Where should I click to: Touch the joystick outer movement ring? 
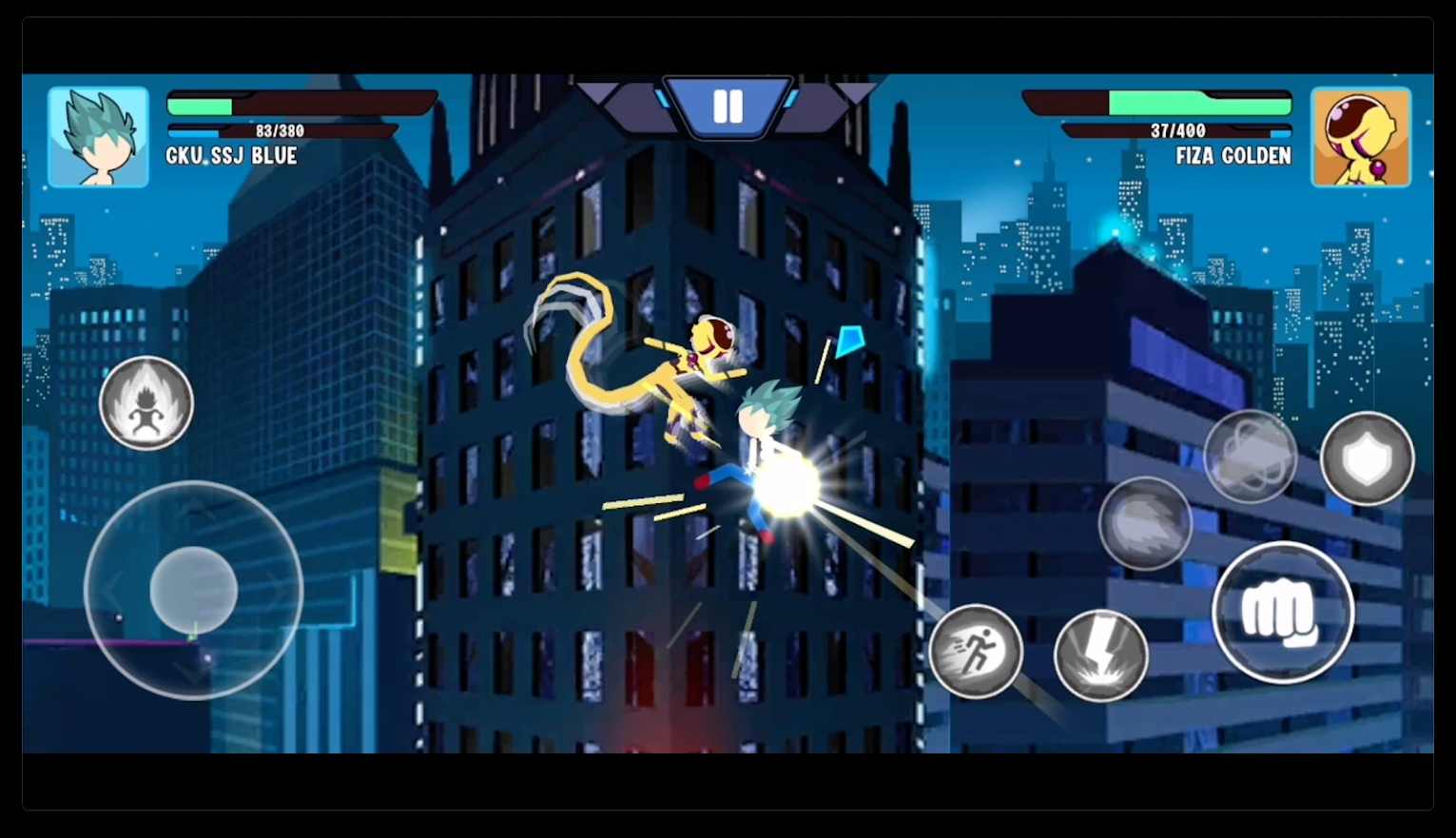(195, 590)
